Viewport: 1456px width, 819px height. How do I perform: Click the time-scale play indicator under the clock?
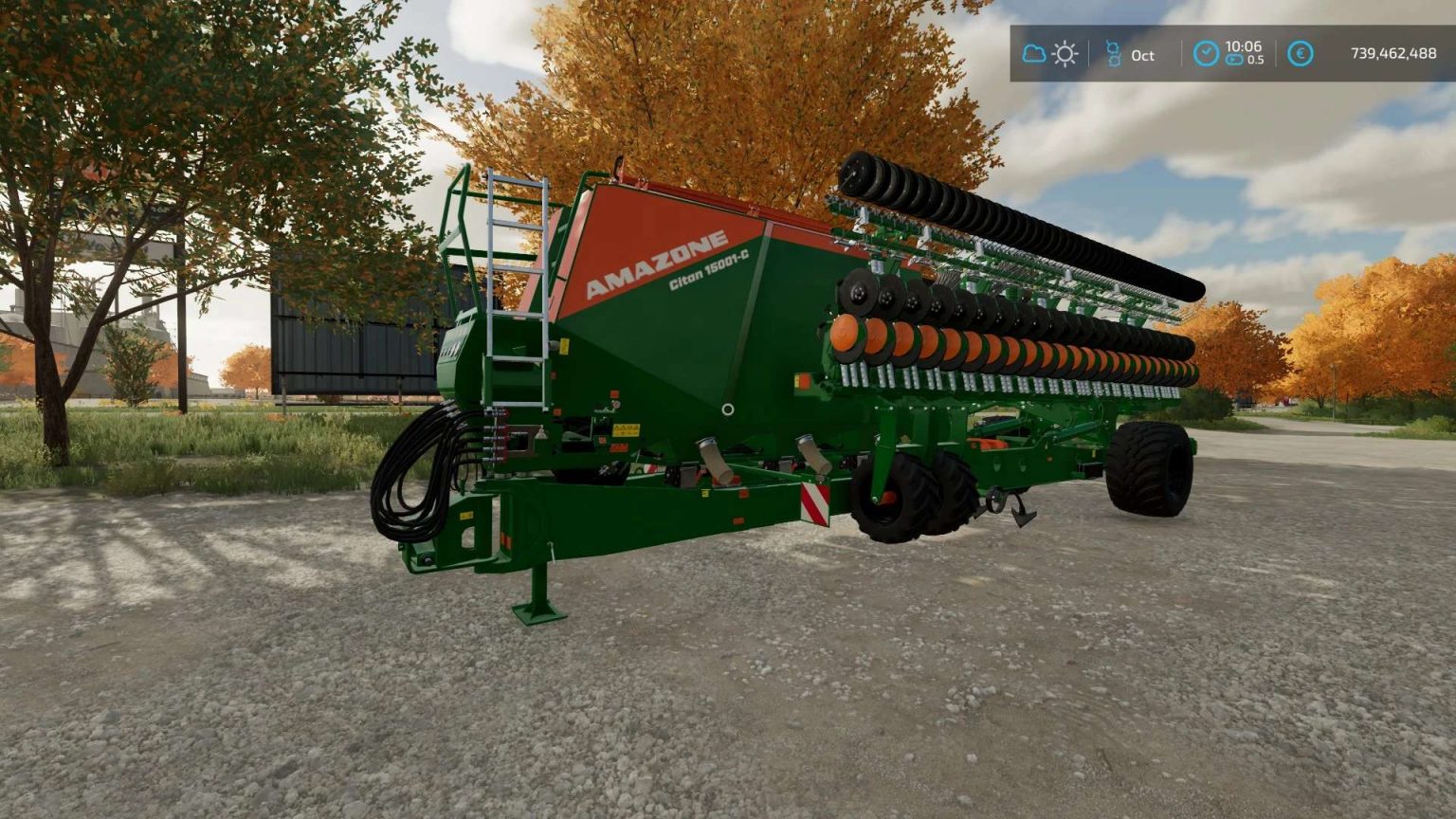coord(1233,58)
